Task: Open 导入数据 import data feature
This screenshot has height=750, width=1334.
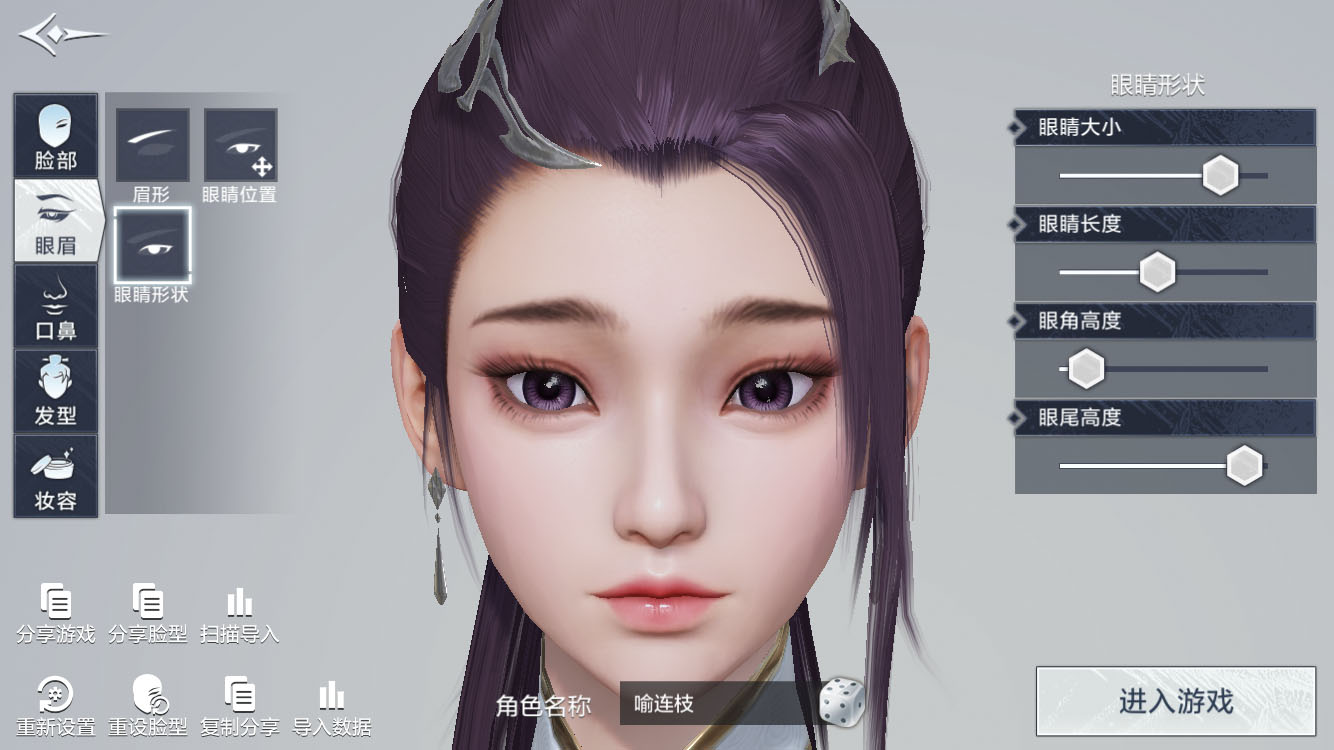Action: (x=331, y=706)
